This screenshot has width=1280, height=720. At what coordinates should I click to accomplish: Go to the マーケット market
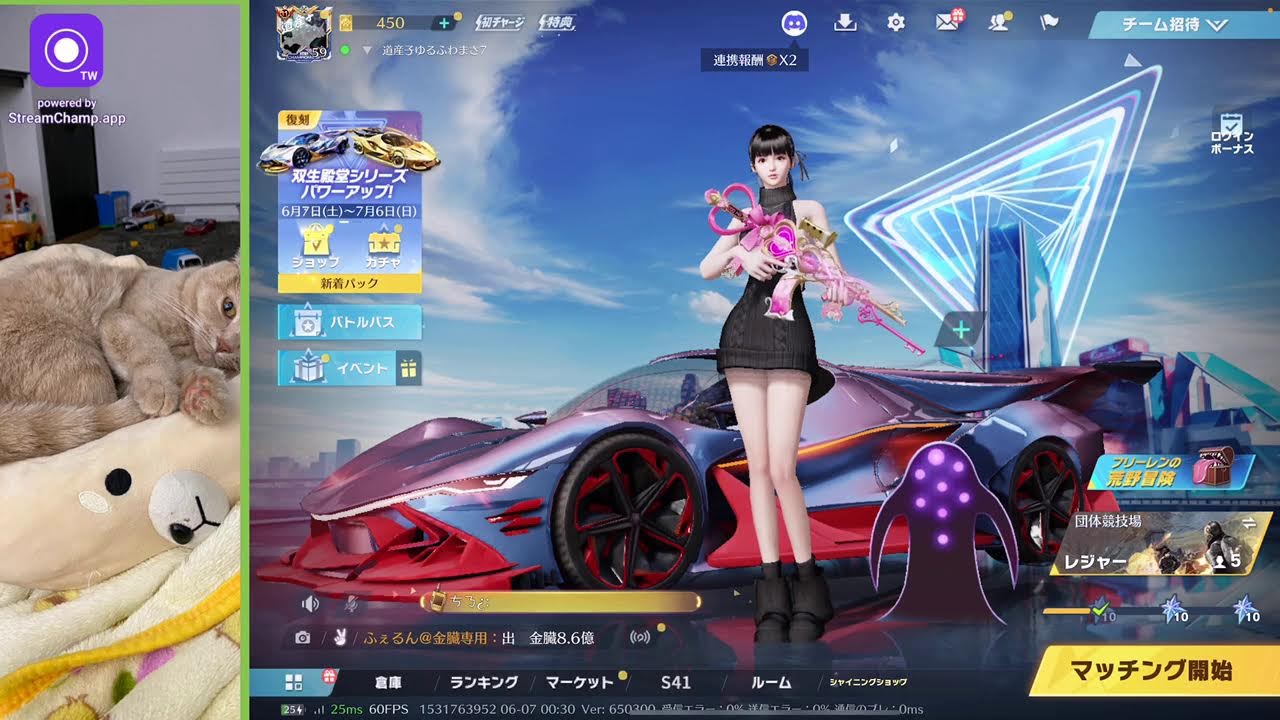coord(579,682)
